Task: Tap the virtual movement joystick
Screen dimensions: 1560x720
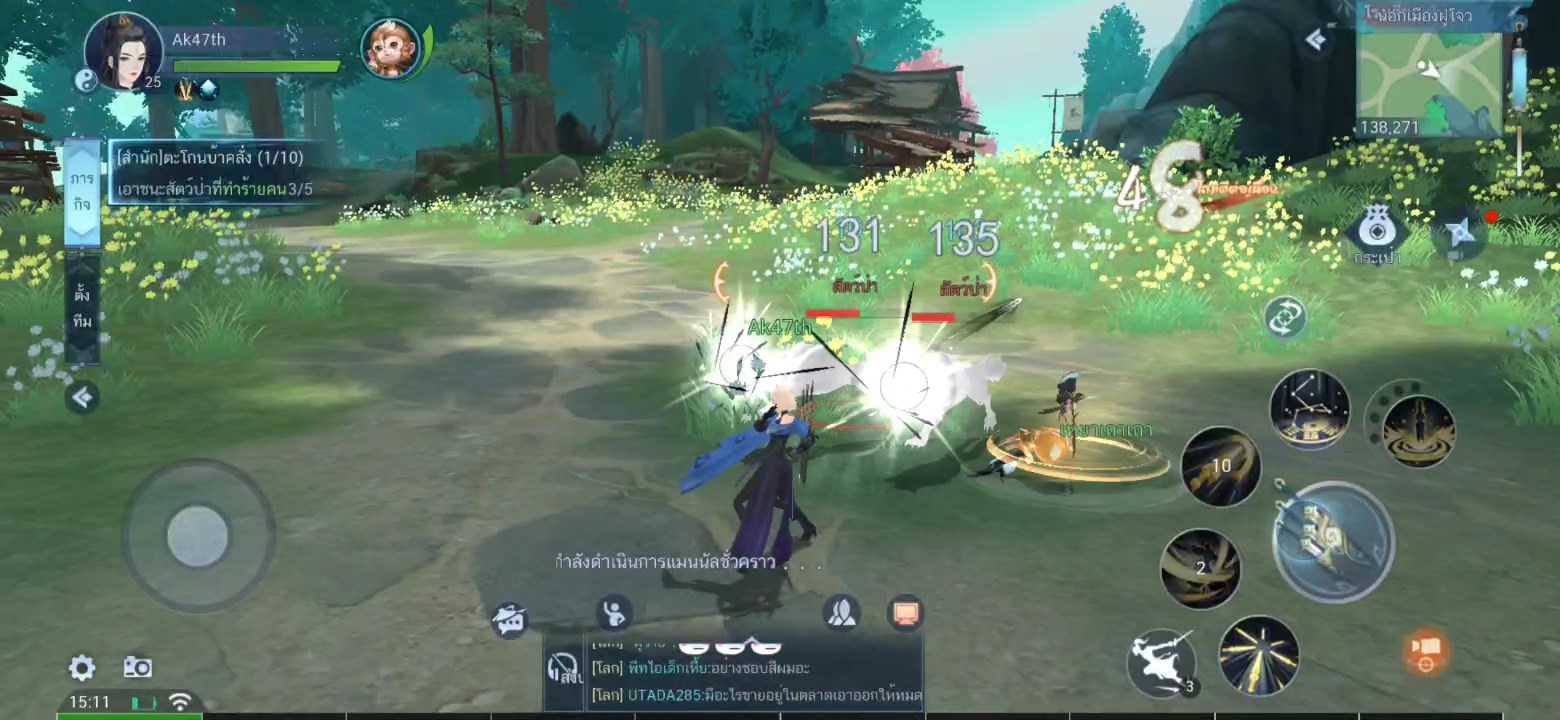Action: (197, 536)
